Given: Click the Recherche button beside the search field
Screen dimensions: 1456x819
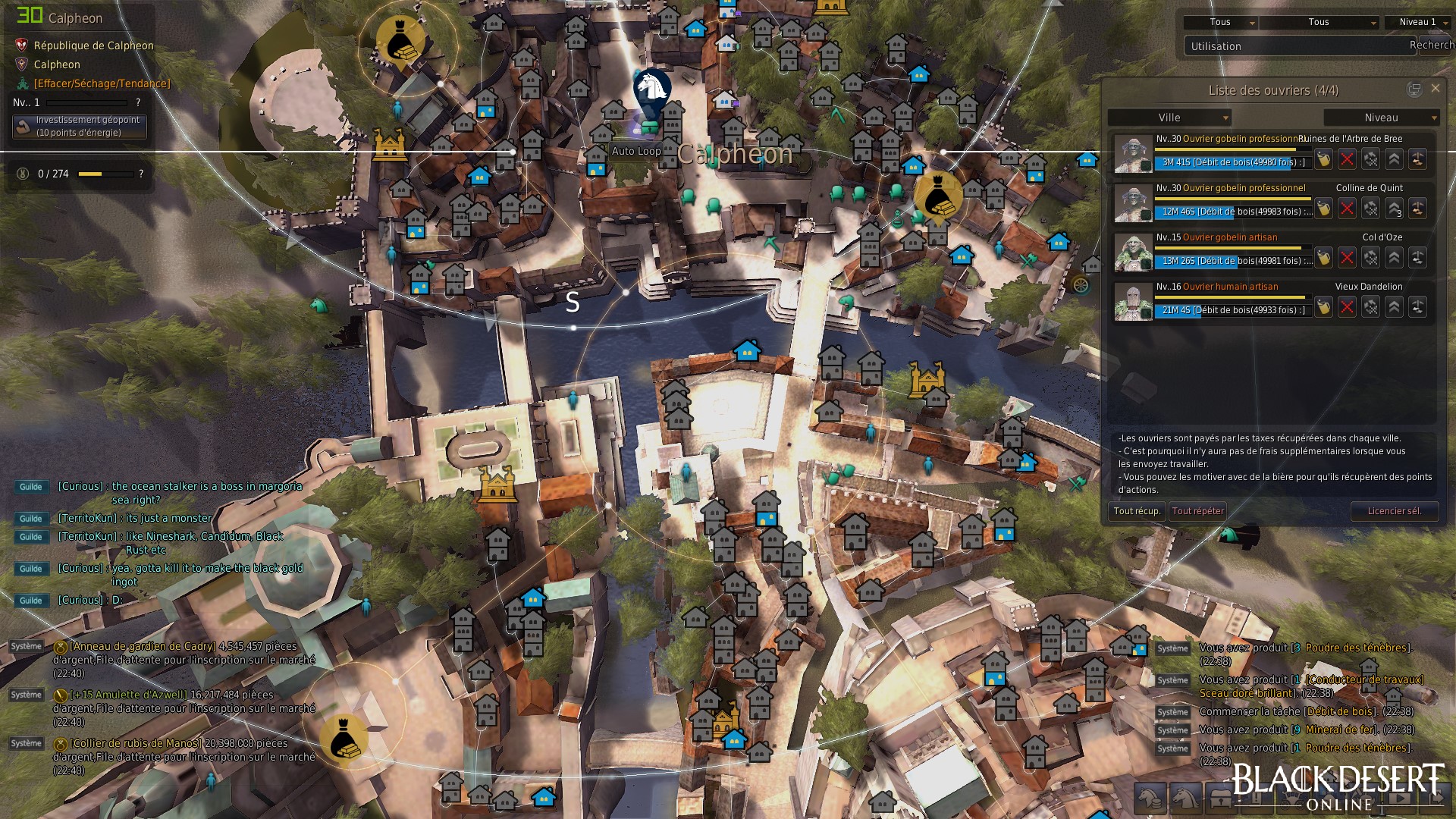Looking at the screenshot, I should coord(1431,45).
